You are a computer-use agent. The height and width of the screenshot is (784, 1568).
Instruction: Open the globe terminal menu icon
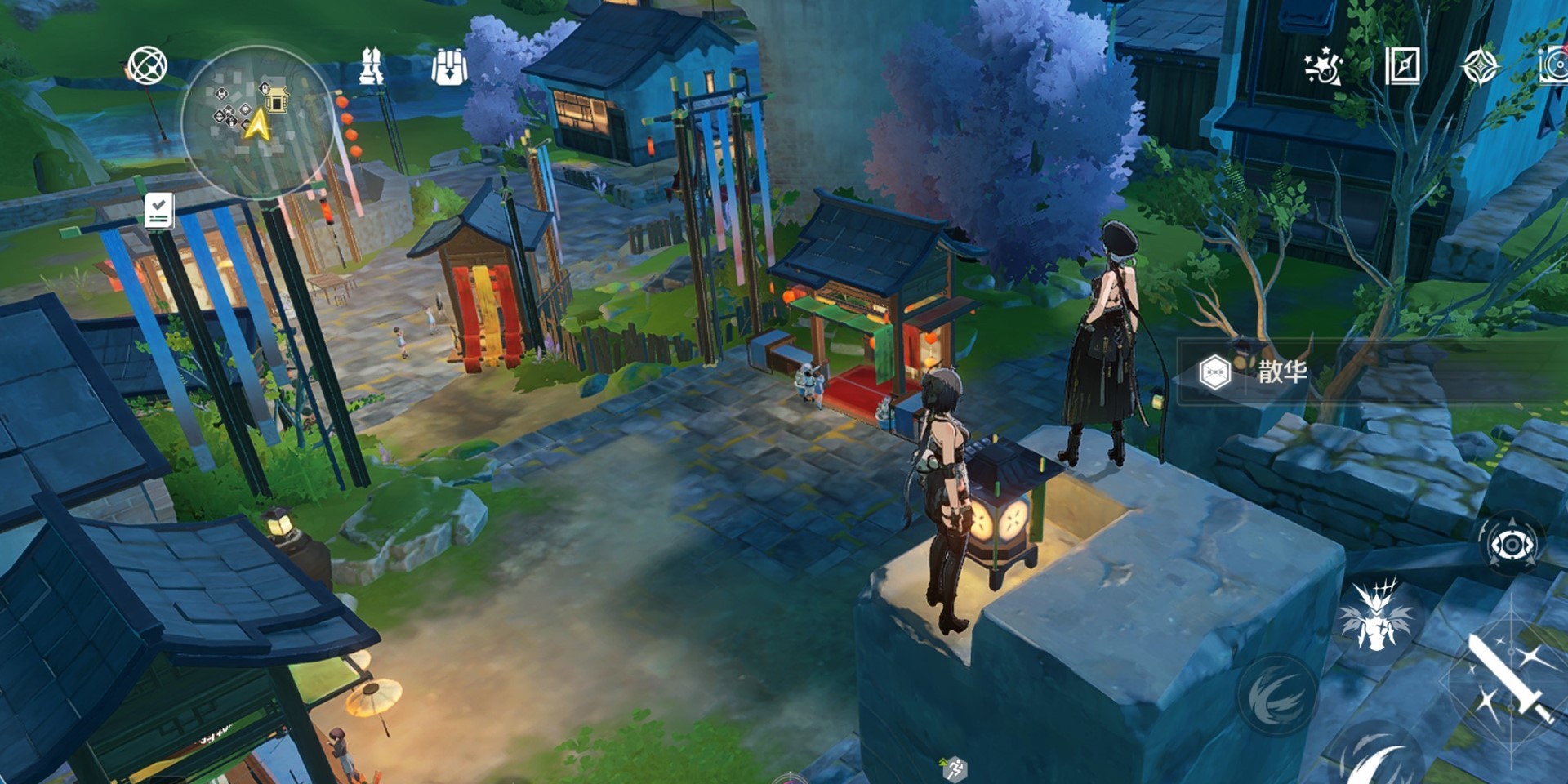coord(148,65)
